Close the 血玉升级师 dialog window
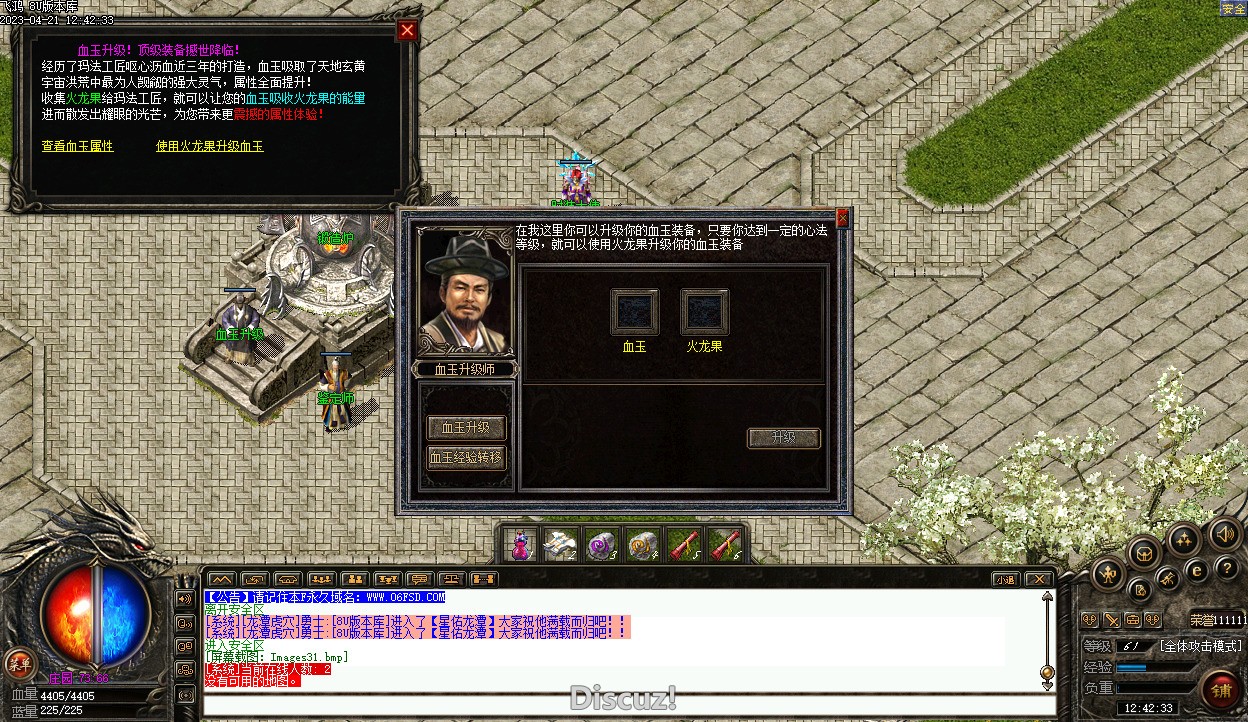Image resolution: width=1248 pixels, height=722 pixels. (842, 217)
